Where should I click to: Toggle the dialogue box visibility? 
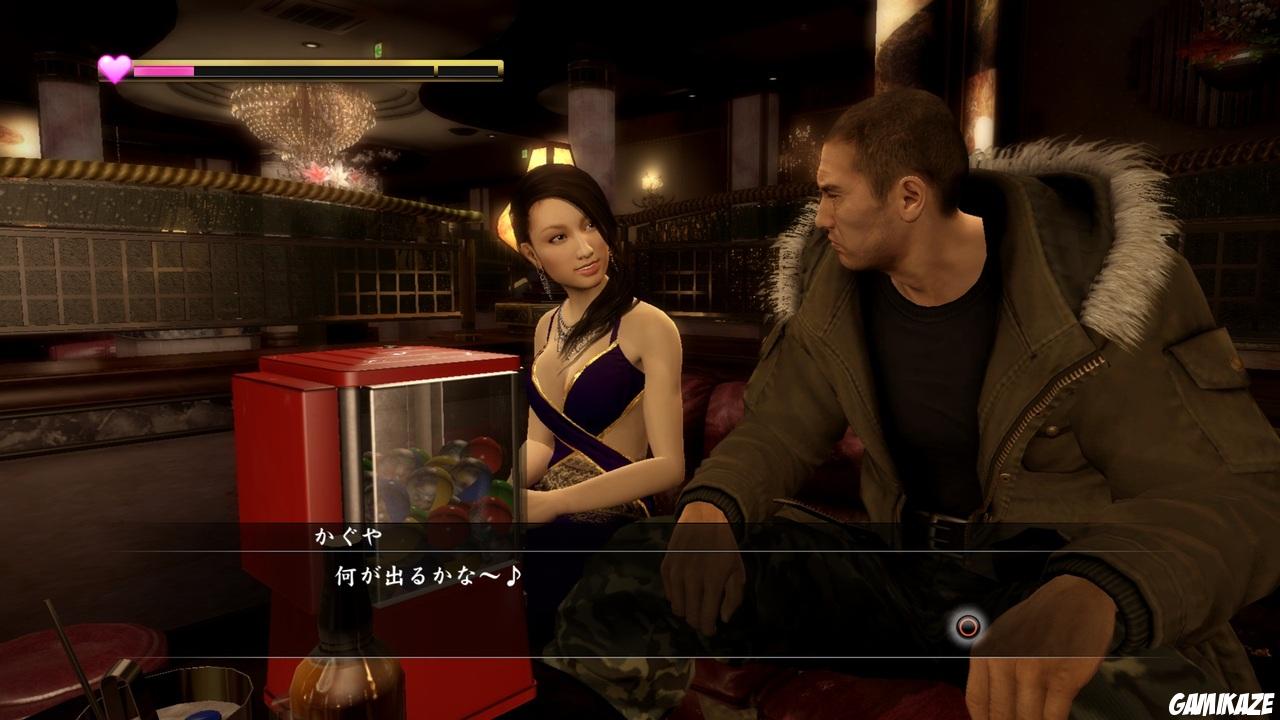(640, 558)
